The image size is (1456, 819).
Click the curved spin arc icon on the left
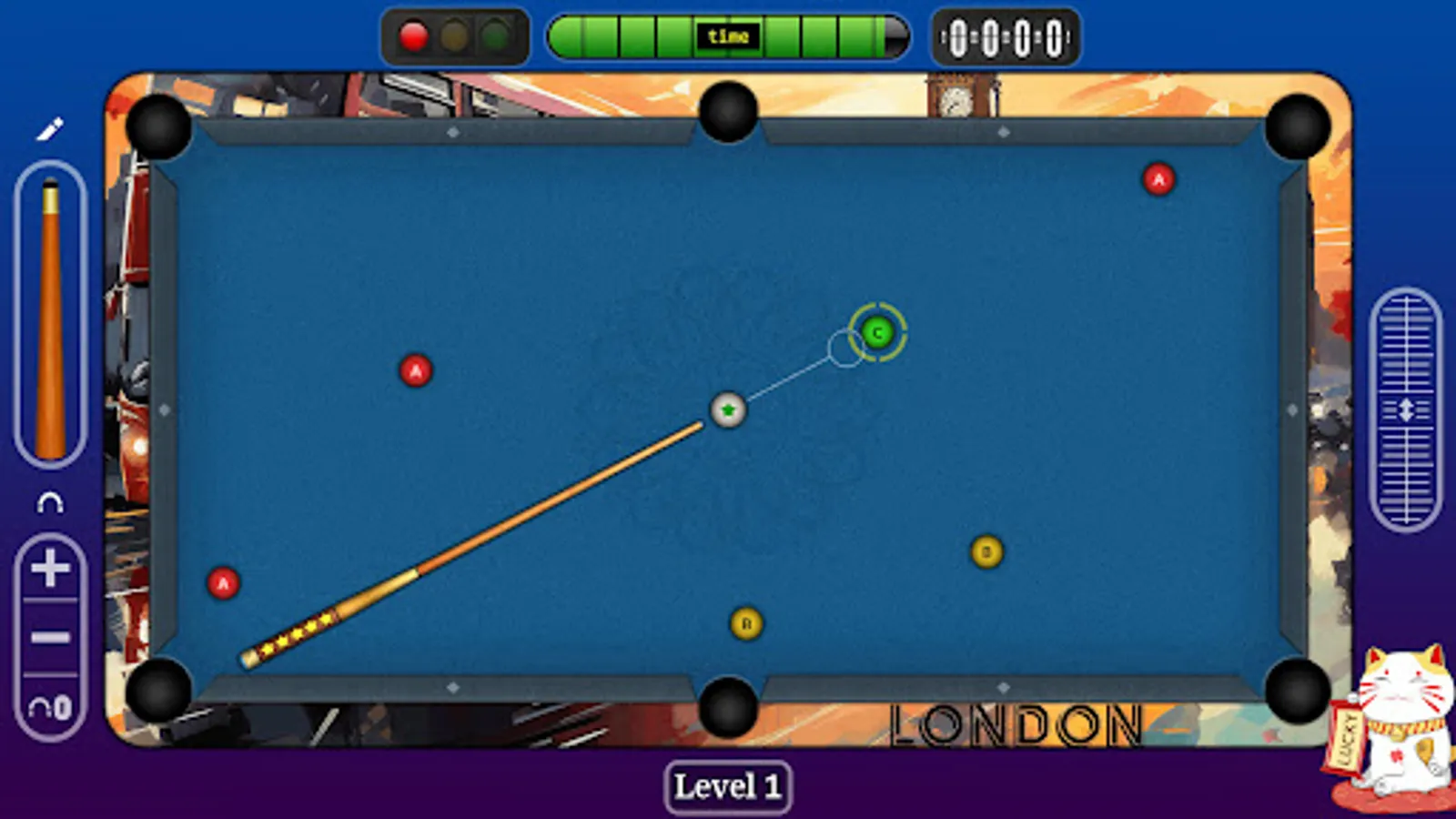[50, 500]
